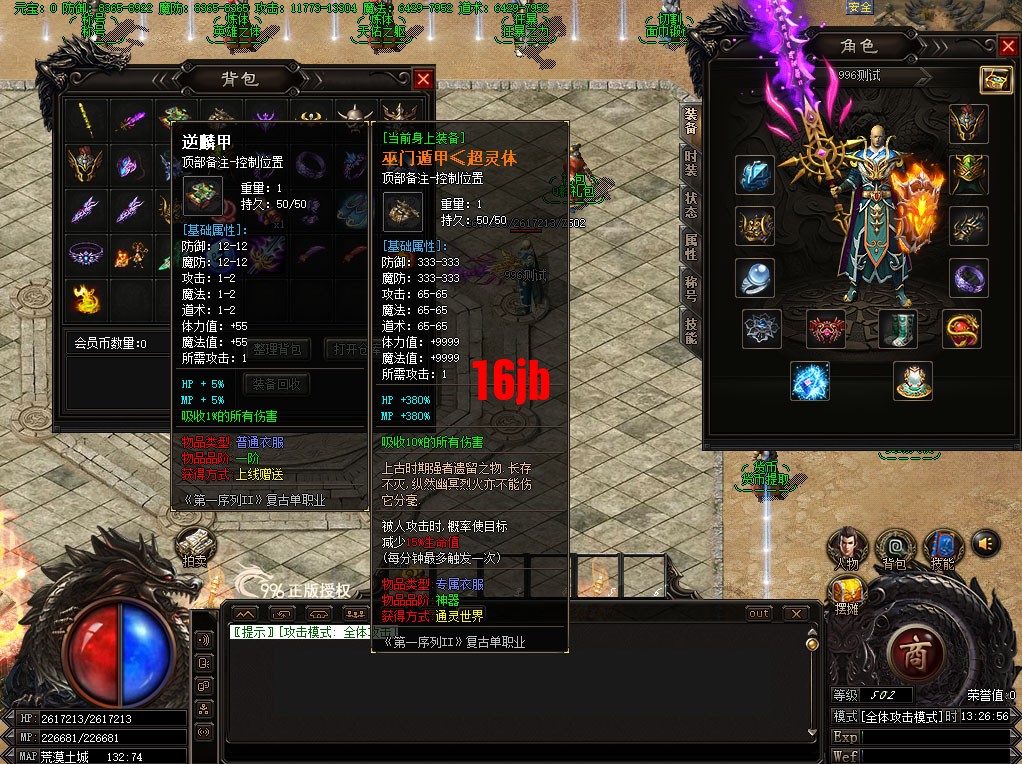Select the 称号 titles tab
The width and height of the screenshot is (1022, 764).
click(691, 290)
